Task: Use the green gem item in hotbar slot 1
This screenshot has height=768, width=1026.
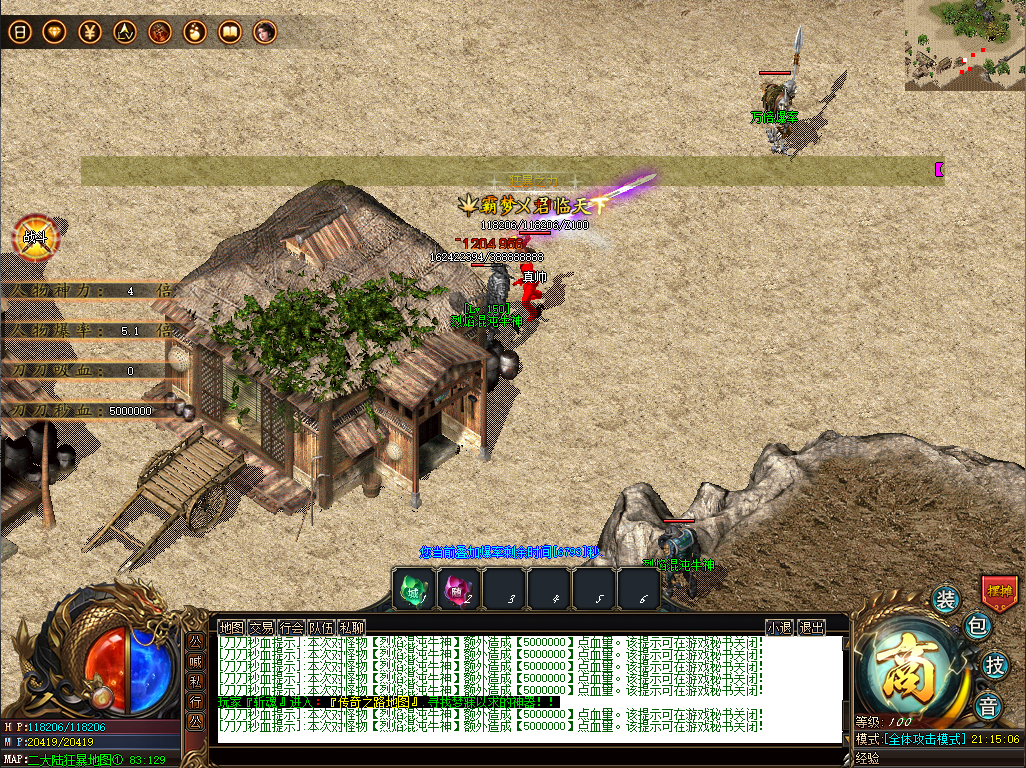Action: click(x=413, y=588)
